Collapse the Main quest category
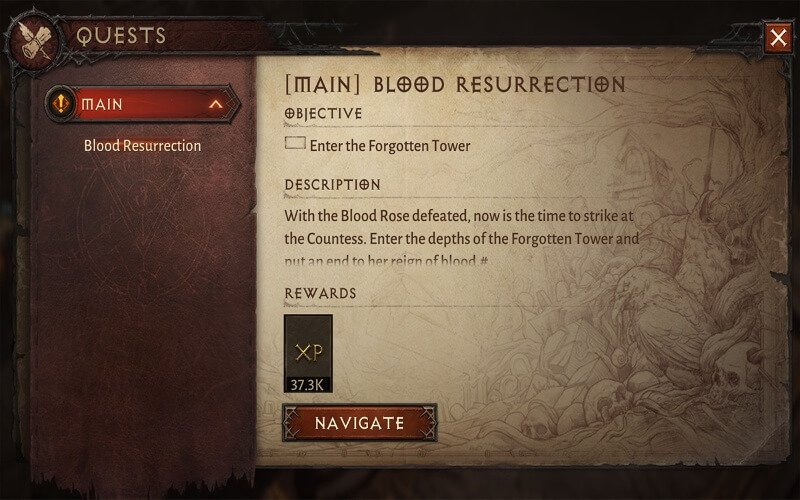 pyautogui.click(x=215, y=103)
